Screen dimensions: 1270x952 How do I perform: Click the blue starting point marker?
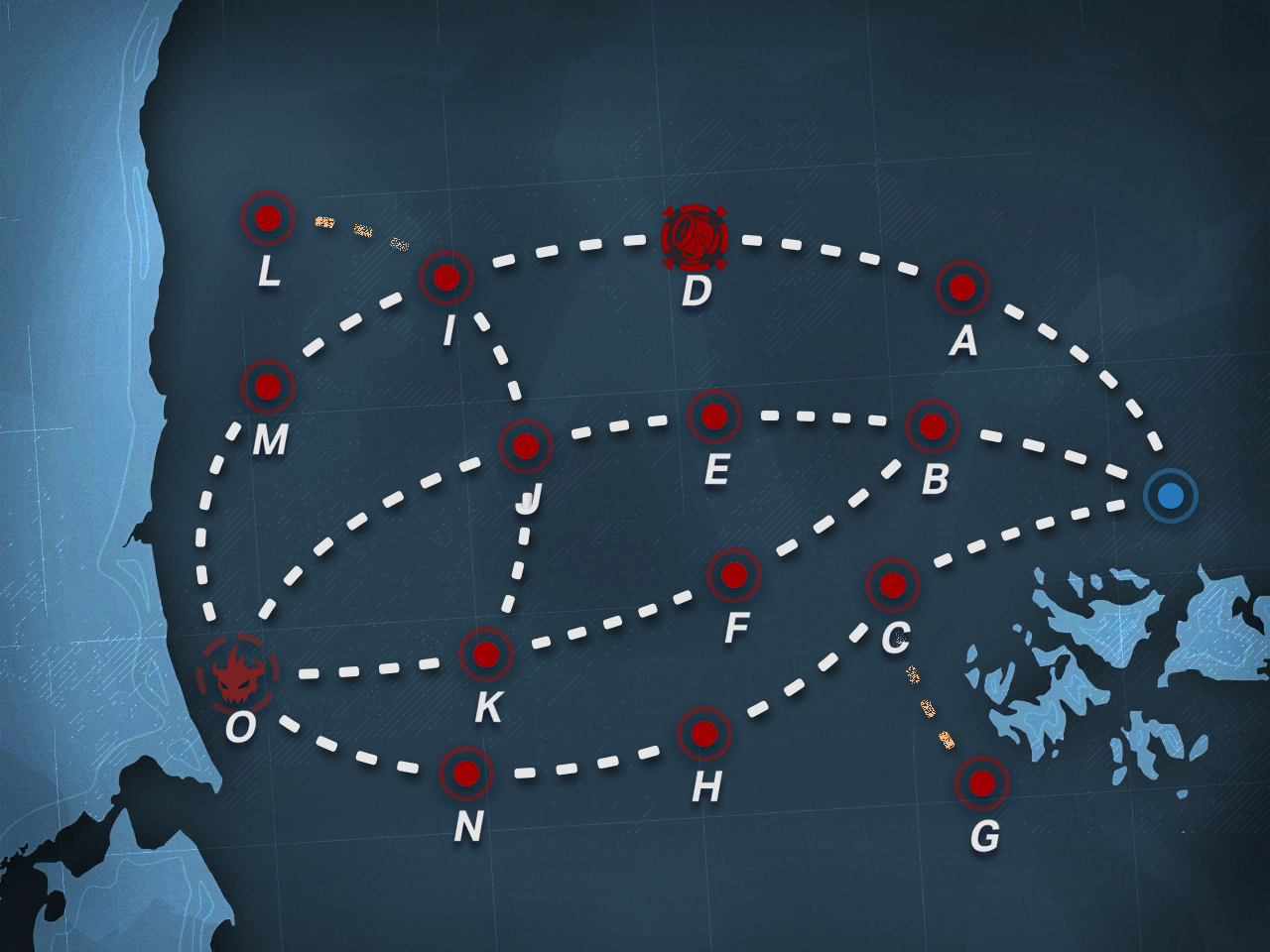click(x=1171, y=496)
